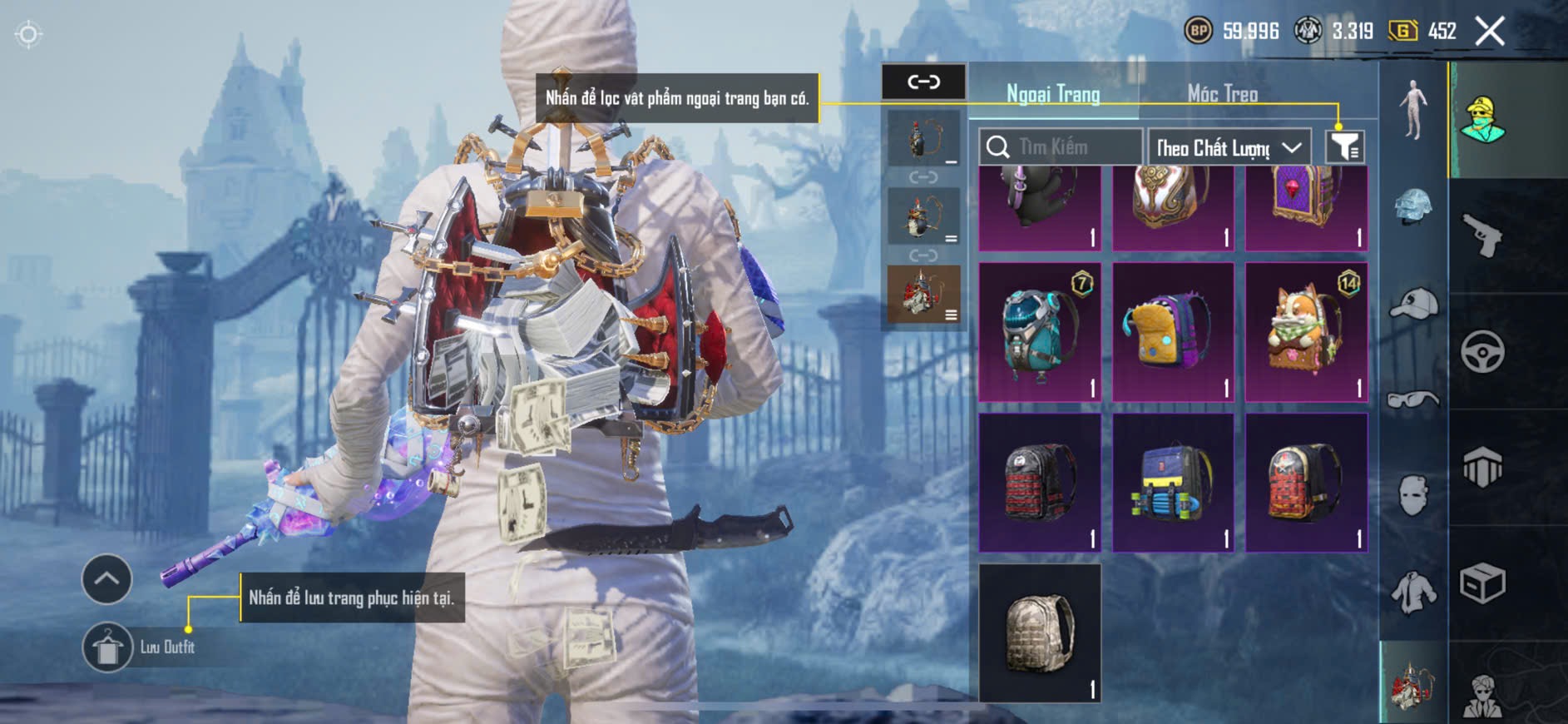Click the Tìm Kiếm search field
The width and height of the screenshot is (1568, 724).
click(1061, 147)
